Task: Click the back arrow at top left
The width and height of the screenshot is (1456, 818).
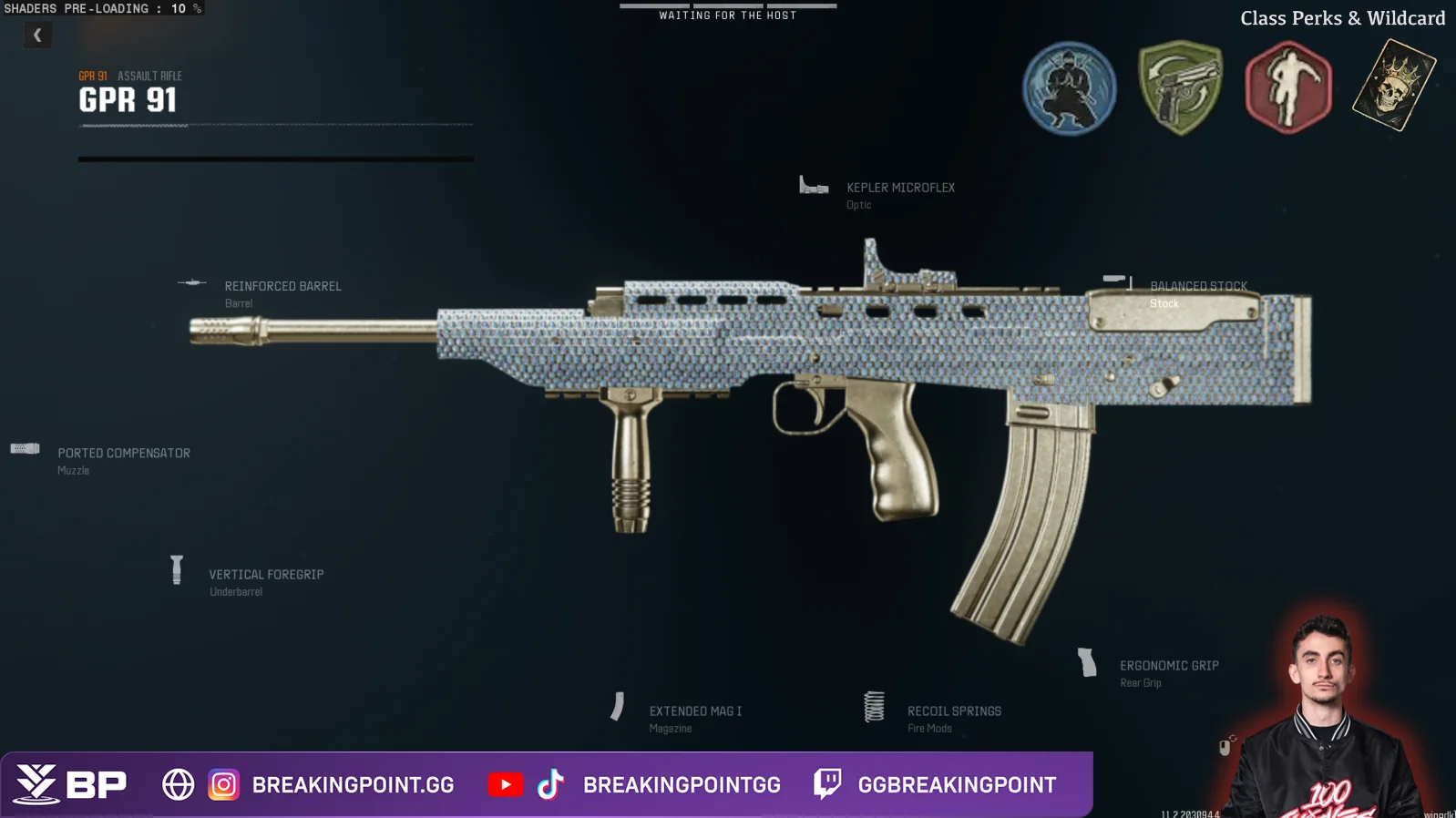Action: click(37, 35)
